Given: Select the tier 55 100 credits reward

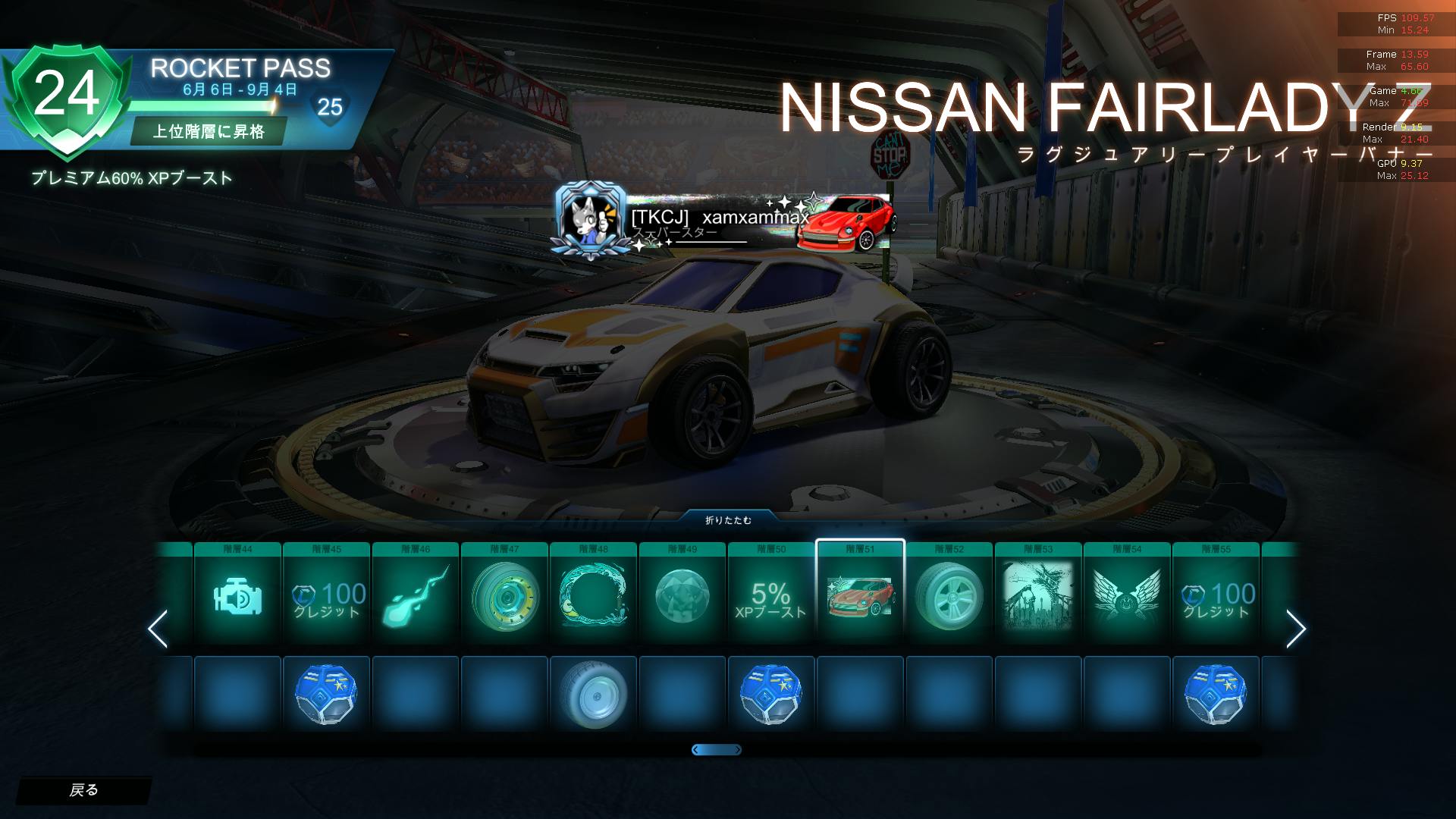Looking at the screenshot, I should coord(1216,595).
